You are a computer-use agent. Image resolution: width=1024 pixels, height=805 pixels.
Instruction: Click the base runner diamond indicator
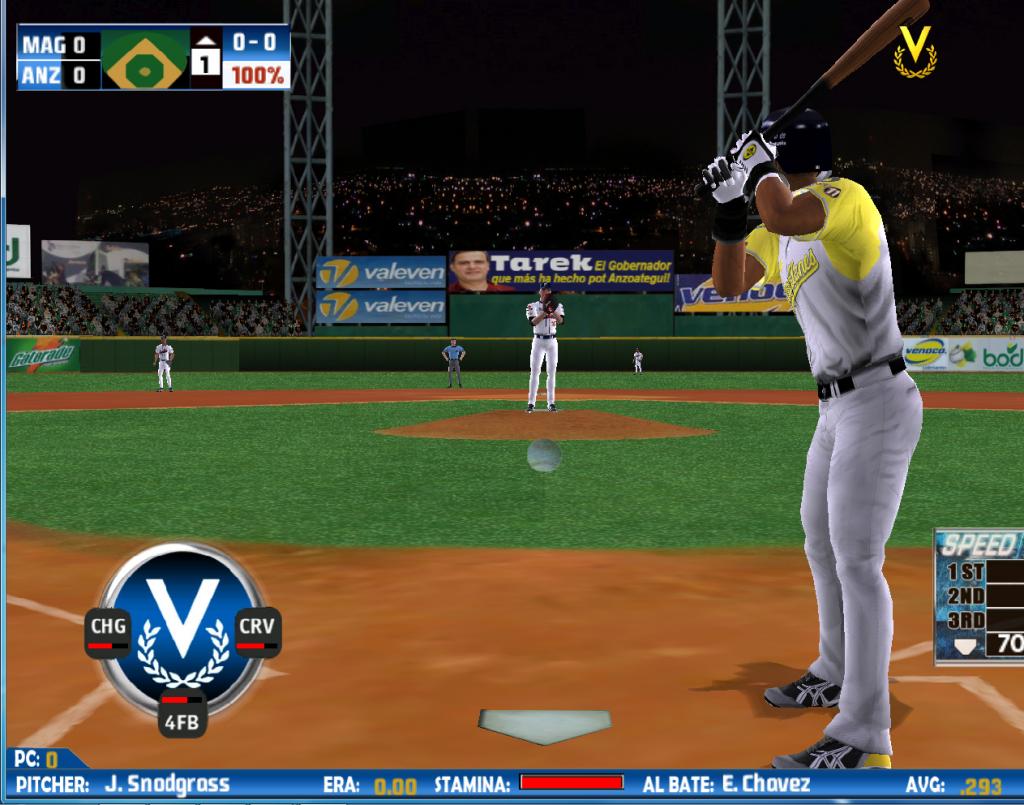click(146, 59)
